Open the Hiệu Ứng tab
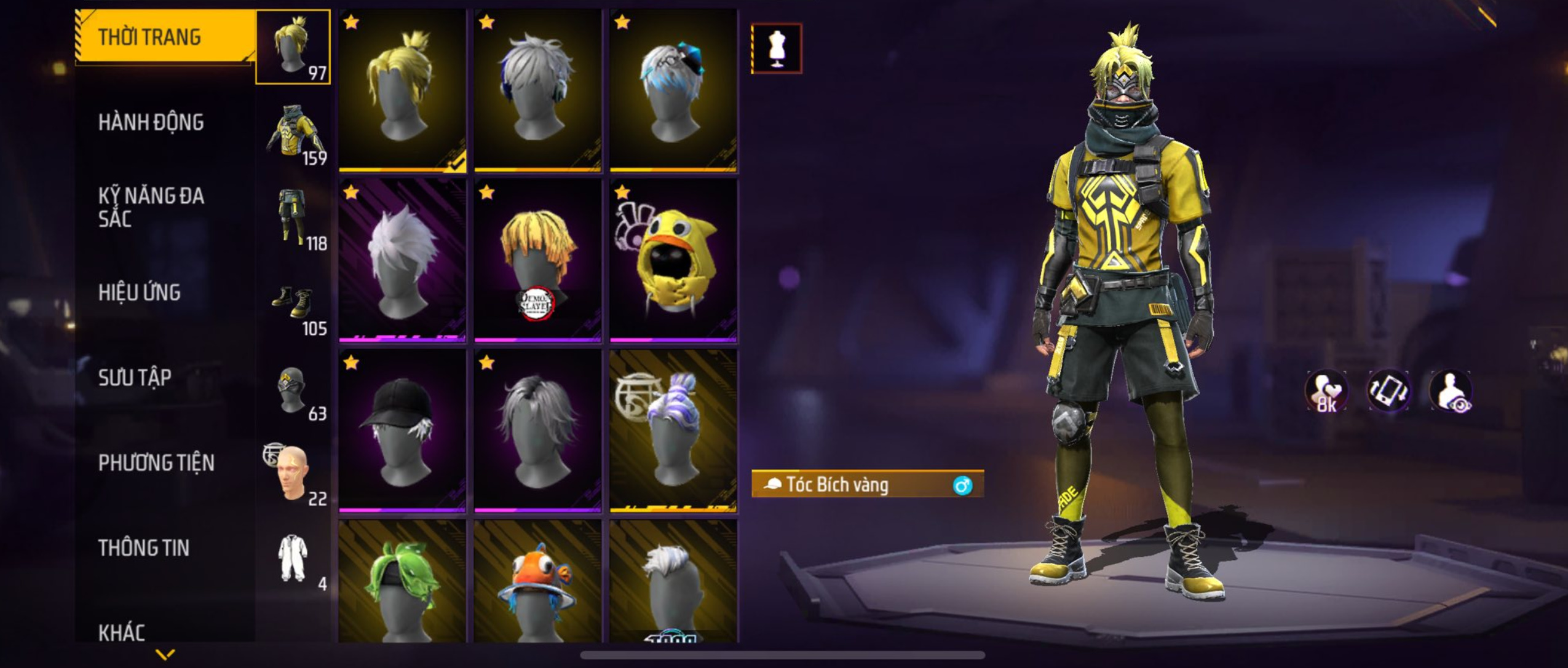The width and height of the screenshot is (1568, 668). tap(140, 293)
